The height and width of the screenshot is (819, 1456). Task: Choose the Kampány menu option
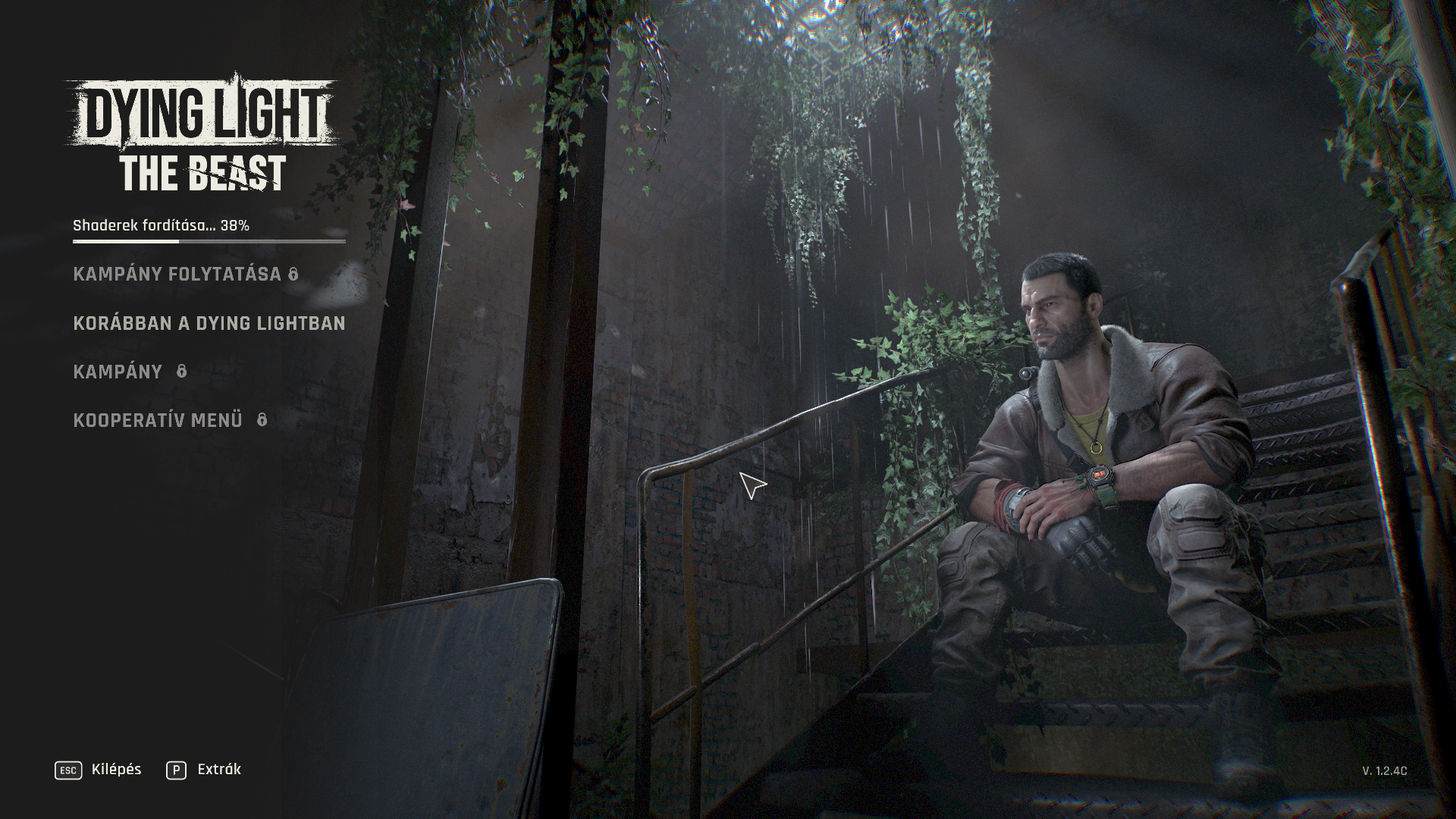coord(118,372)
